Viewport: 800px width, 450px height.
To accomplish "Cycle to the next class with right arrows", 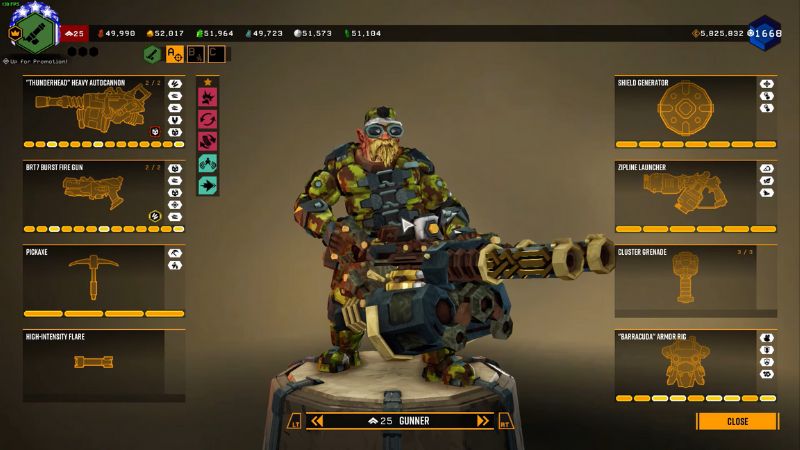I will click(483, 421).
